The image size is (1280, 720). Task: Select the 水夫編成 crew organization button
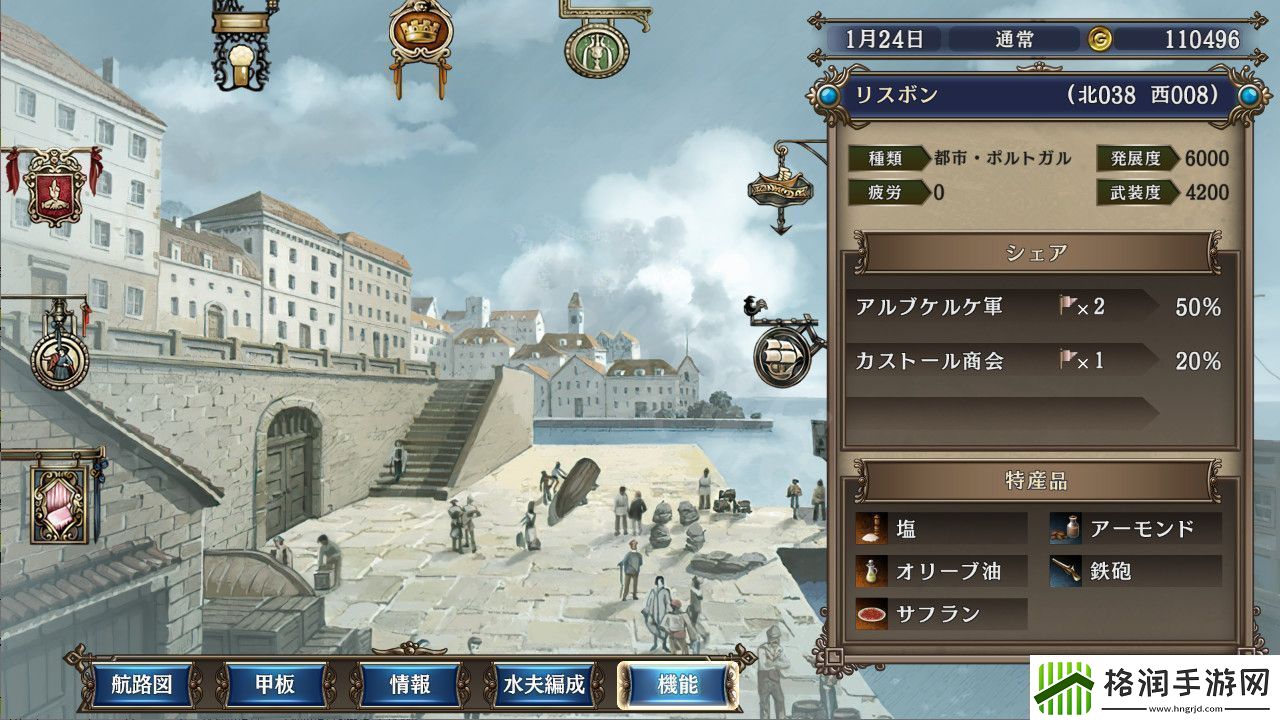click(x=545, y=685)
